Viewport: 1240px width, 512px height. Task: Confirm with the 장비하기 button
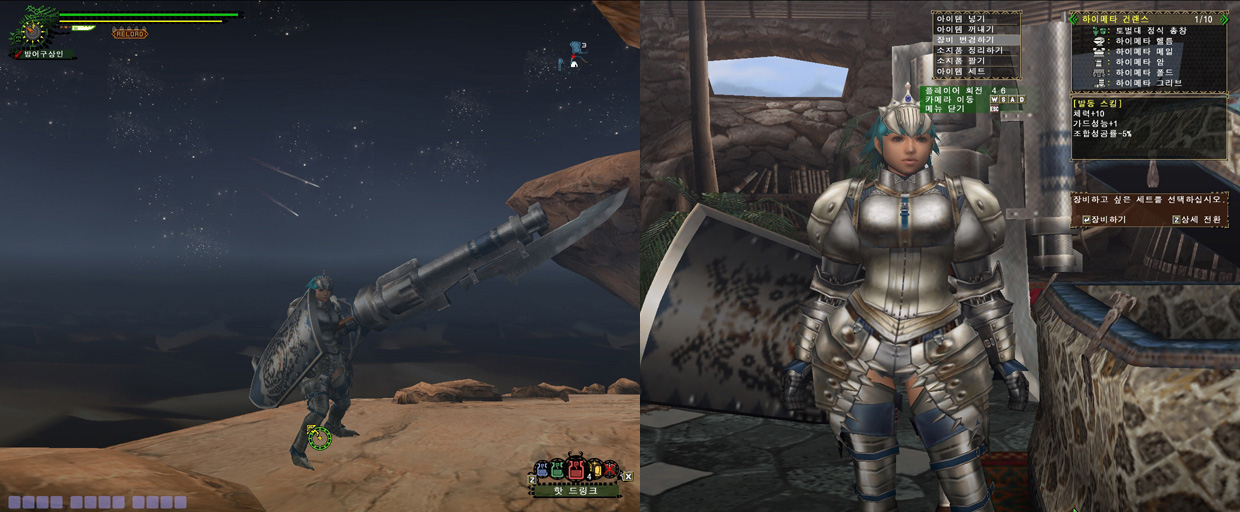coord(1105,219)
